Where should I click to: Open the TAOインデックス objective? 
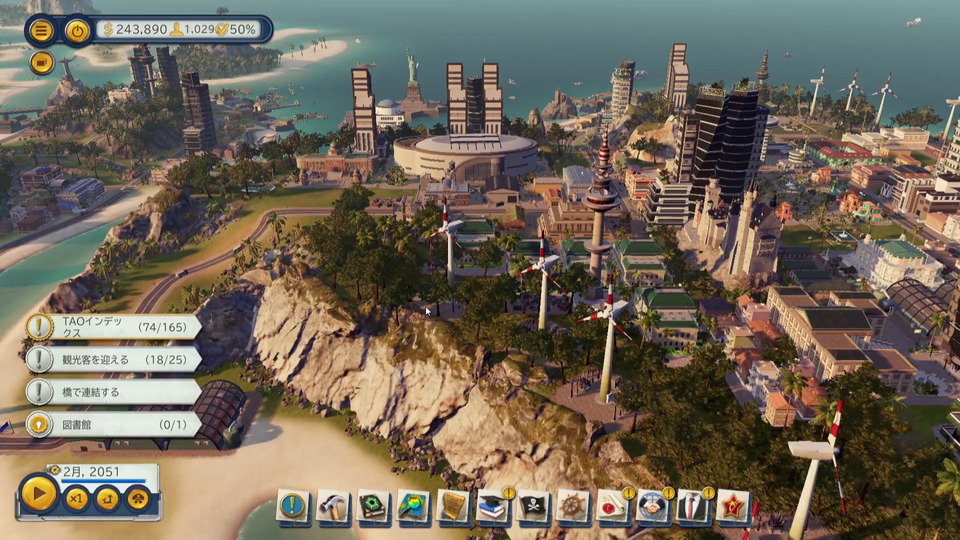(110, 326)
